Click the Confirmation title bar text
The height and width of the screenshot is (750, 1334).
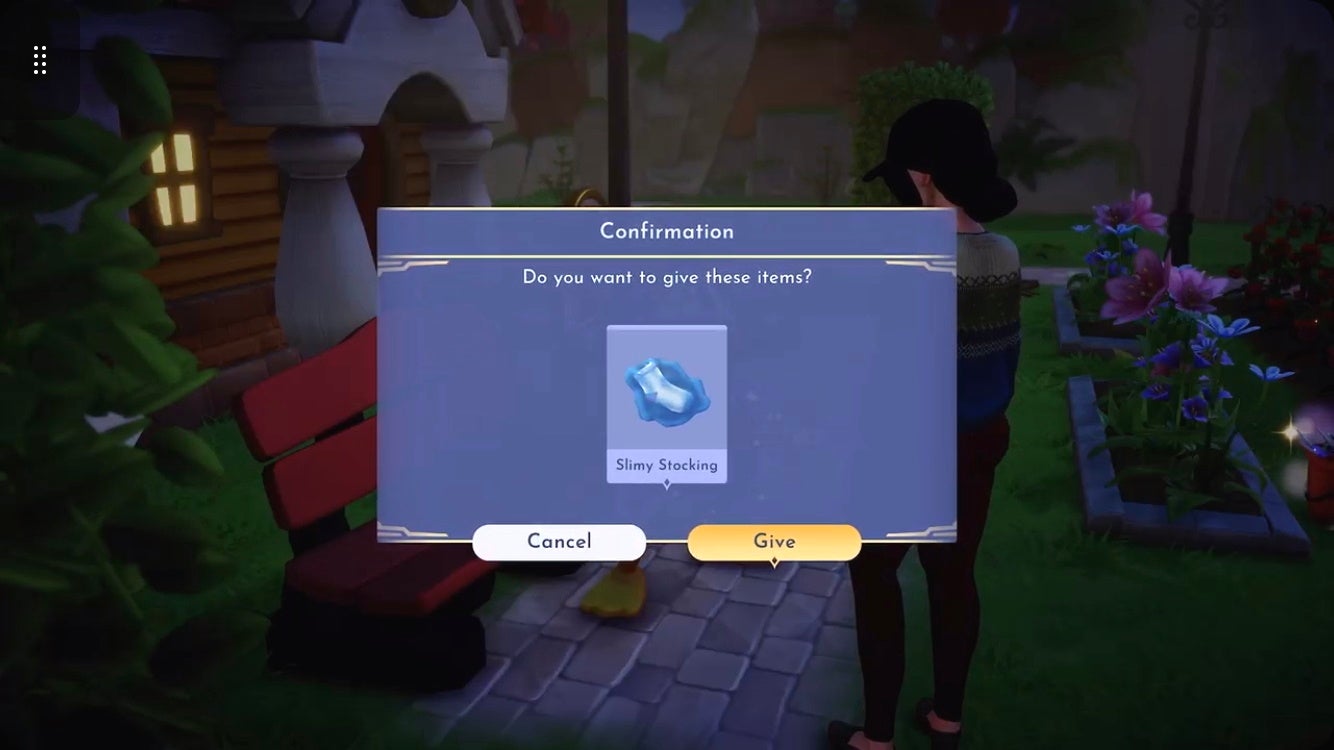coord(666,231)
